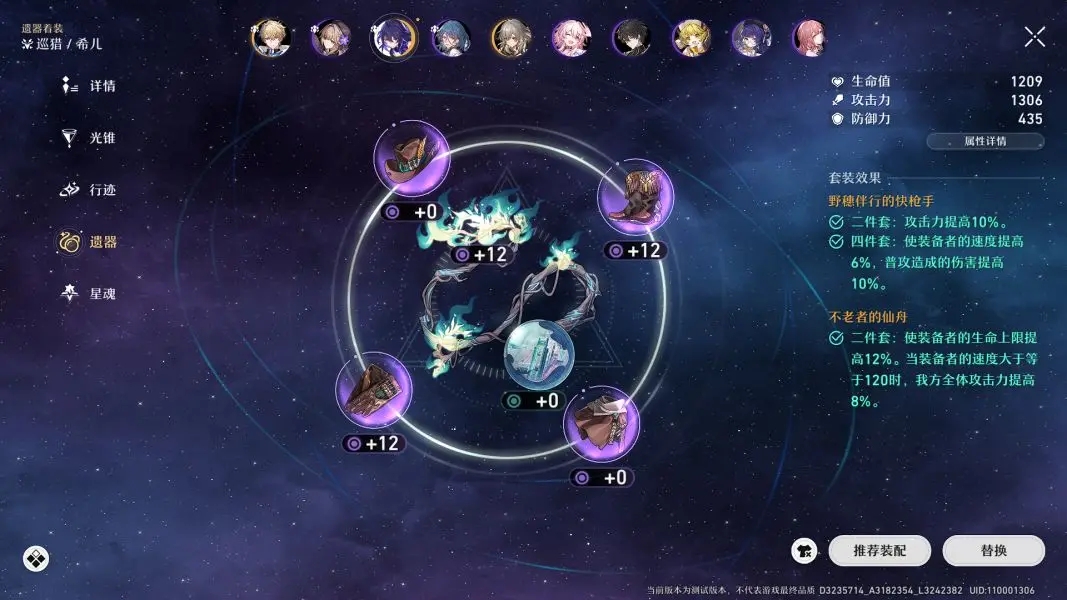
Task: Open the 行迹 traces tab
Action: (x=89, y=190)
